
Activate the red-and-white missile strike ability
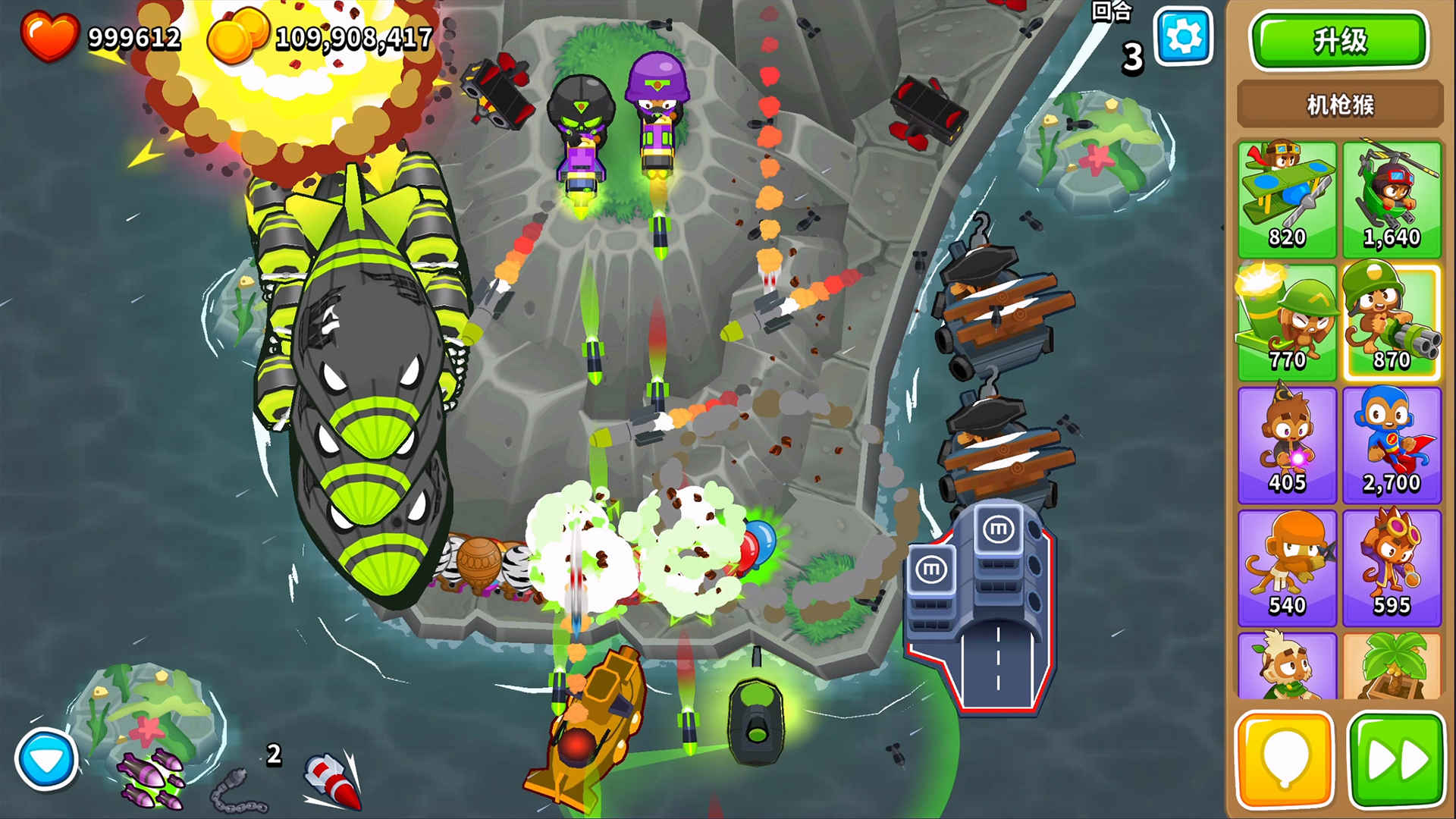click(332, 781)
